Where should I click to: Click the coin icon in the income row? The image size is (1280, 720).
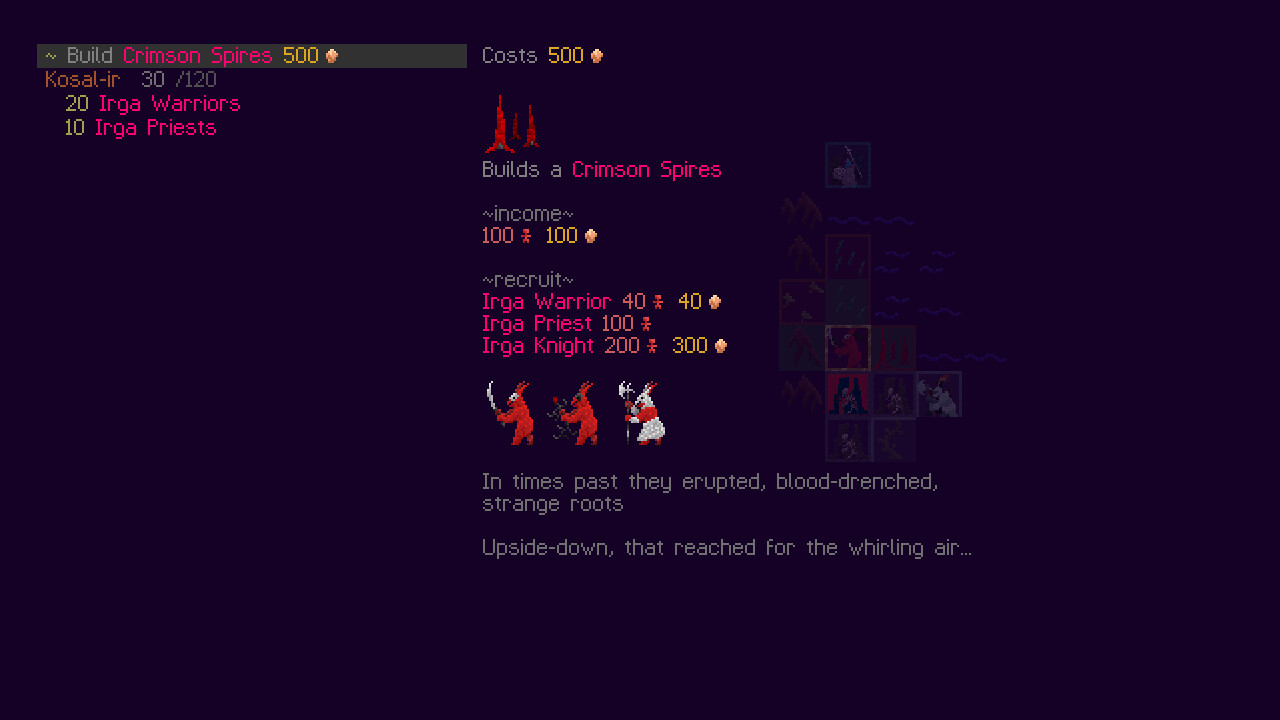(x=590, y=235)
